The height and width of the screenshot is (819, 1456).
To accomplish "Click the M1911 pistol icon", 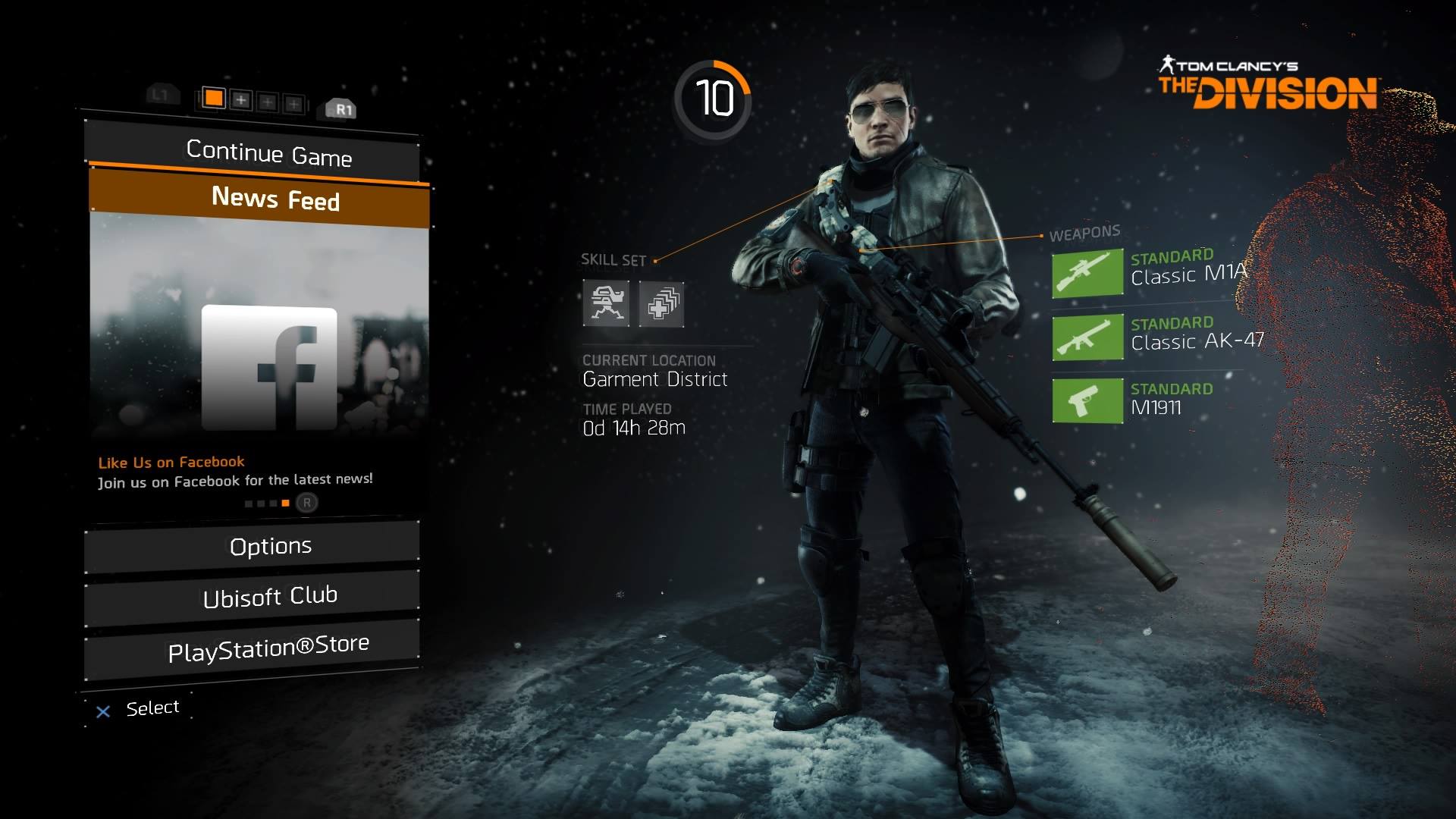I will pos(1087,400).
